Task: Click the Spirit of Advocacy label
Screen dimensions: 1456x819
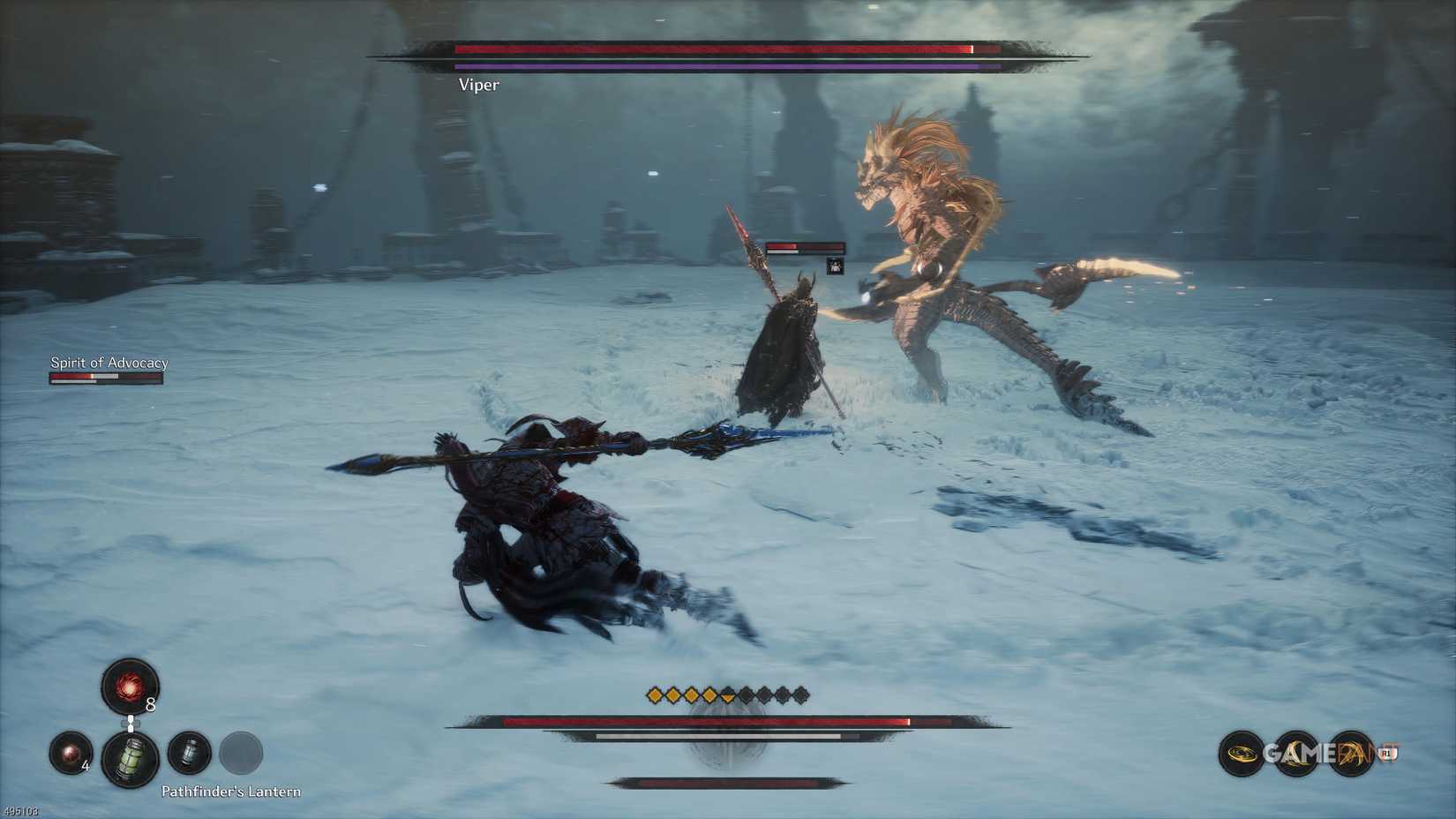Action: pos(109,362)
